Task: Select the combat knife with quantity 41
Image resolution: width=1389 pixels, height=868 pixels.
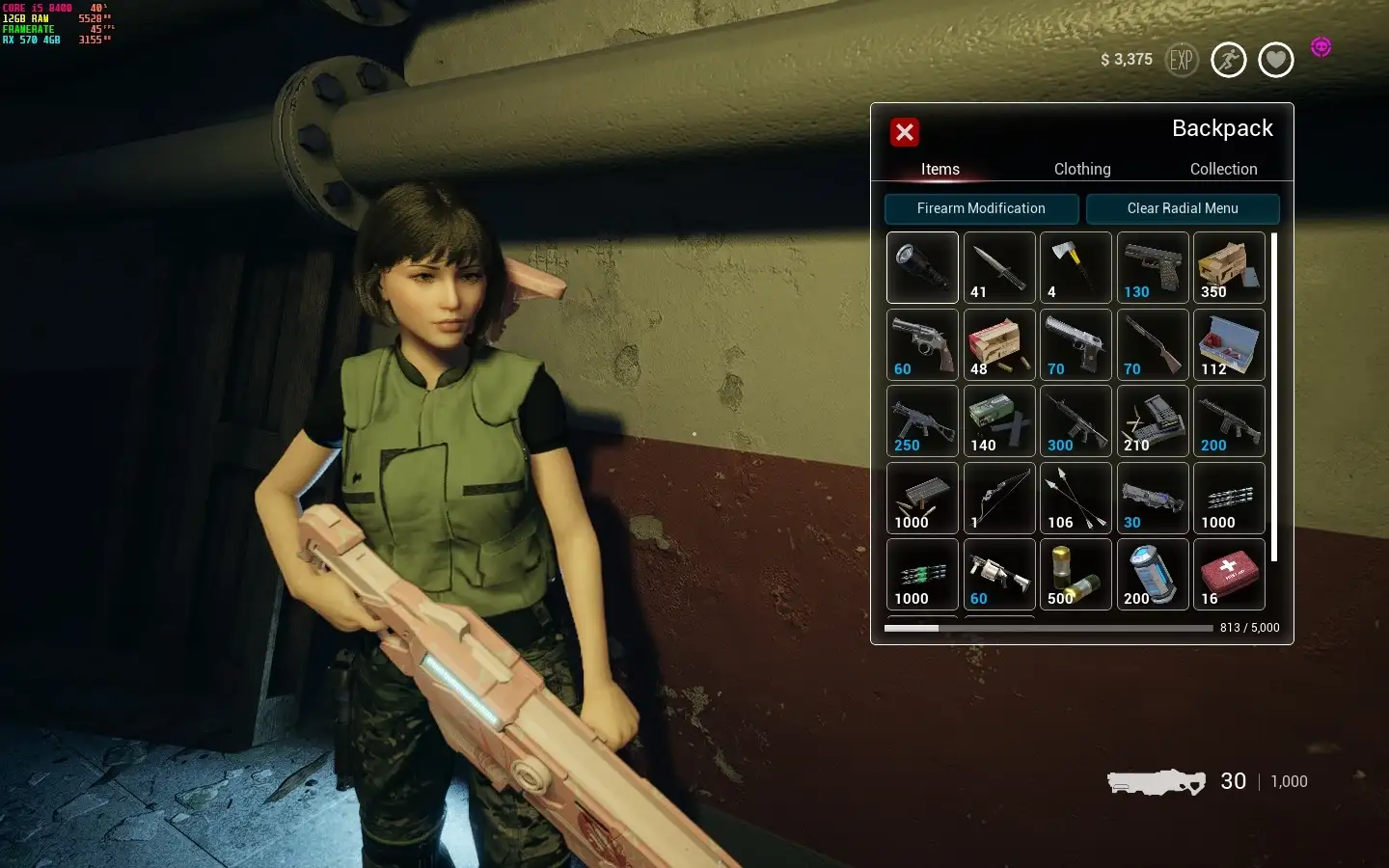Action: pyautogui.click(x=999, y=267)
